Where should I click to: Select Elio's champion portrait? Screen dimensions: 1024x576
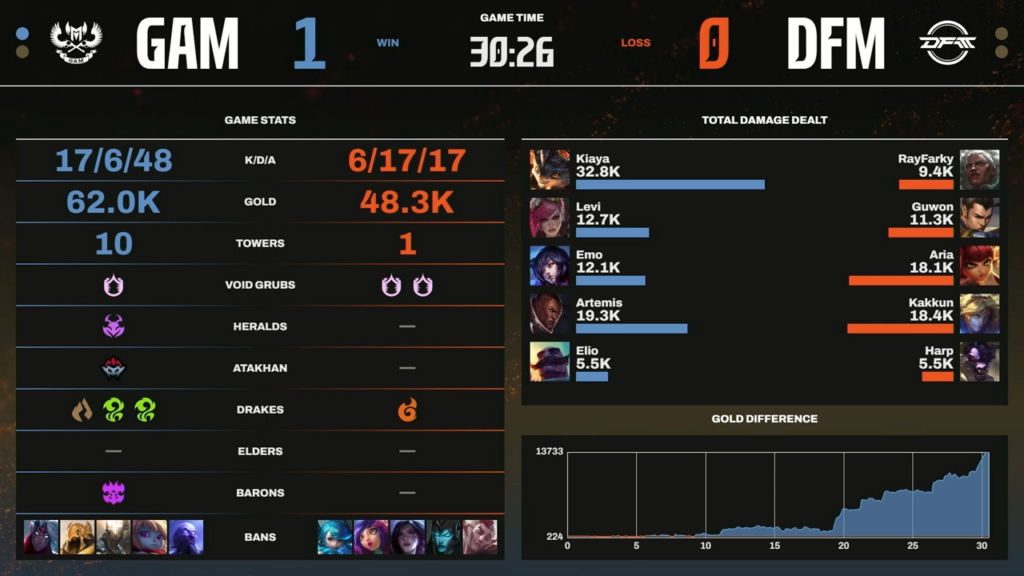(549, 362)
